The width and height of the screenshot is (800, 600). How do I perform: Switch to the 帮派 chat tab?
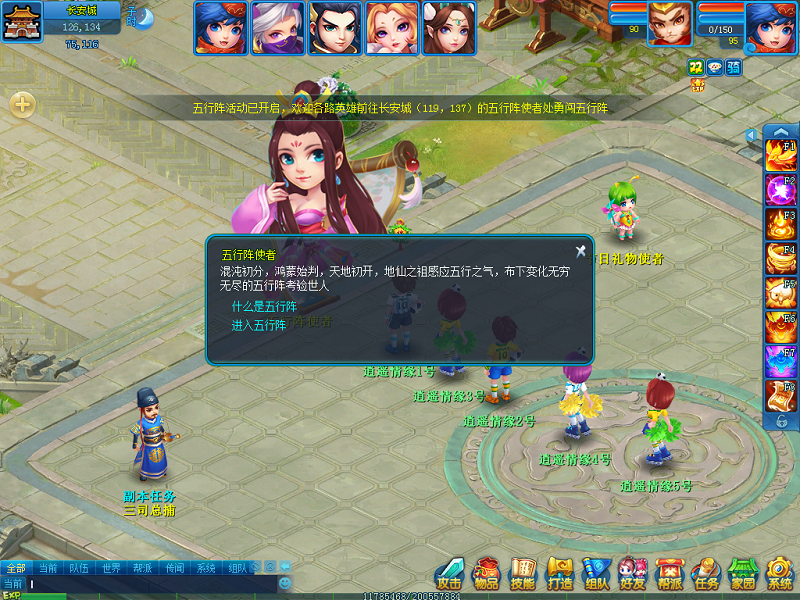click(x=142, y=568)
